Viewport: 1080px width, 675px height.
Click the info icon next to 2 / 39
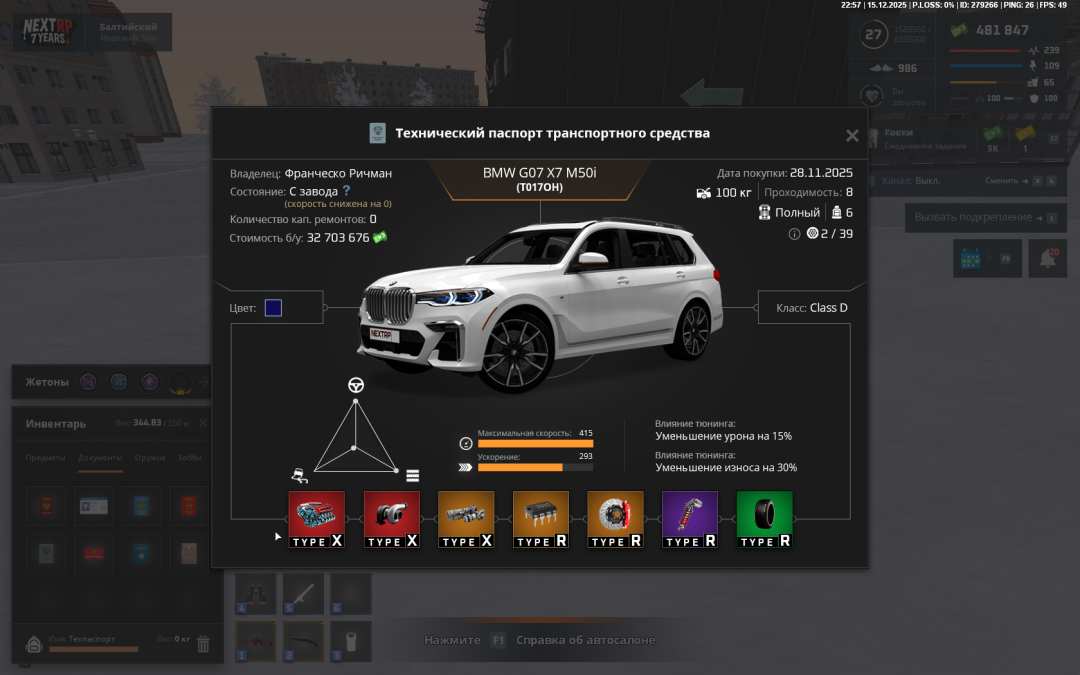tap(795, 234)
